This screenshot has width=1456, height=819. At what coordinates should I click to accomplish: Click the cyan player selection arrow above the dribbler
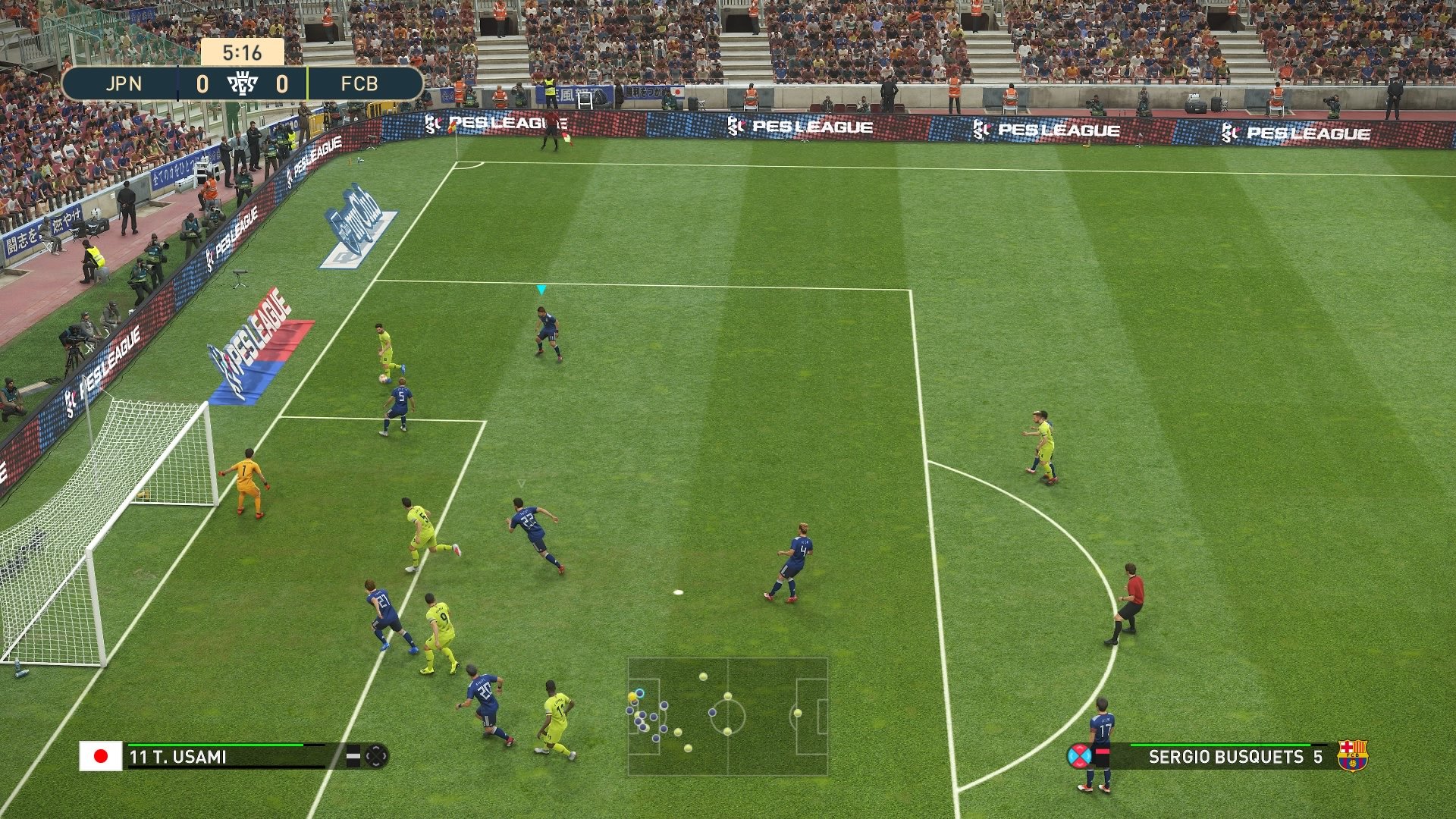[x=541, y=288]
